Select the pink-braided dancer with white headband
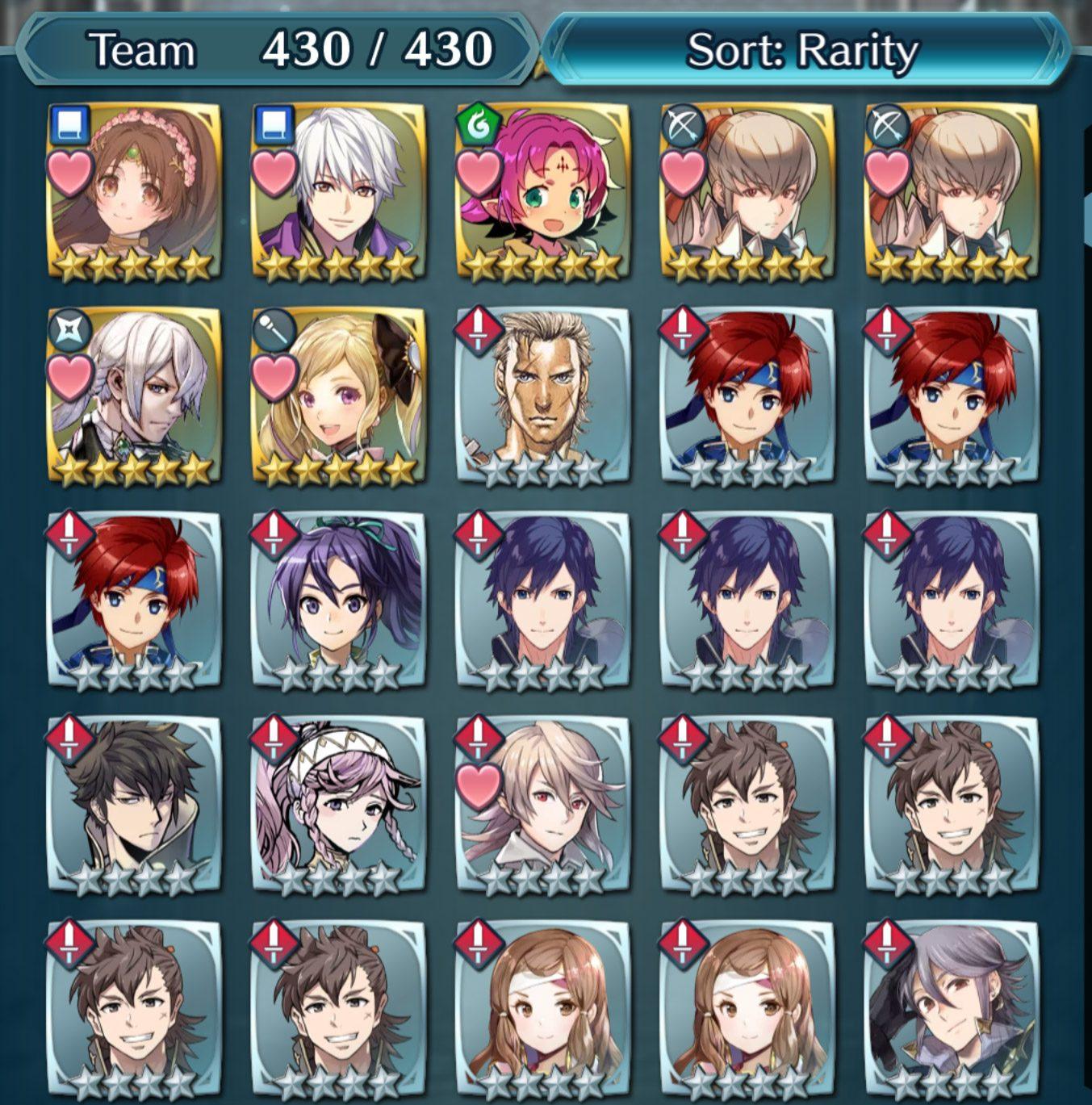This screenshot has height=1105, width=1092. pyautogui.click(x=338, y=804)
